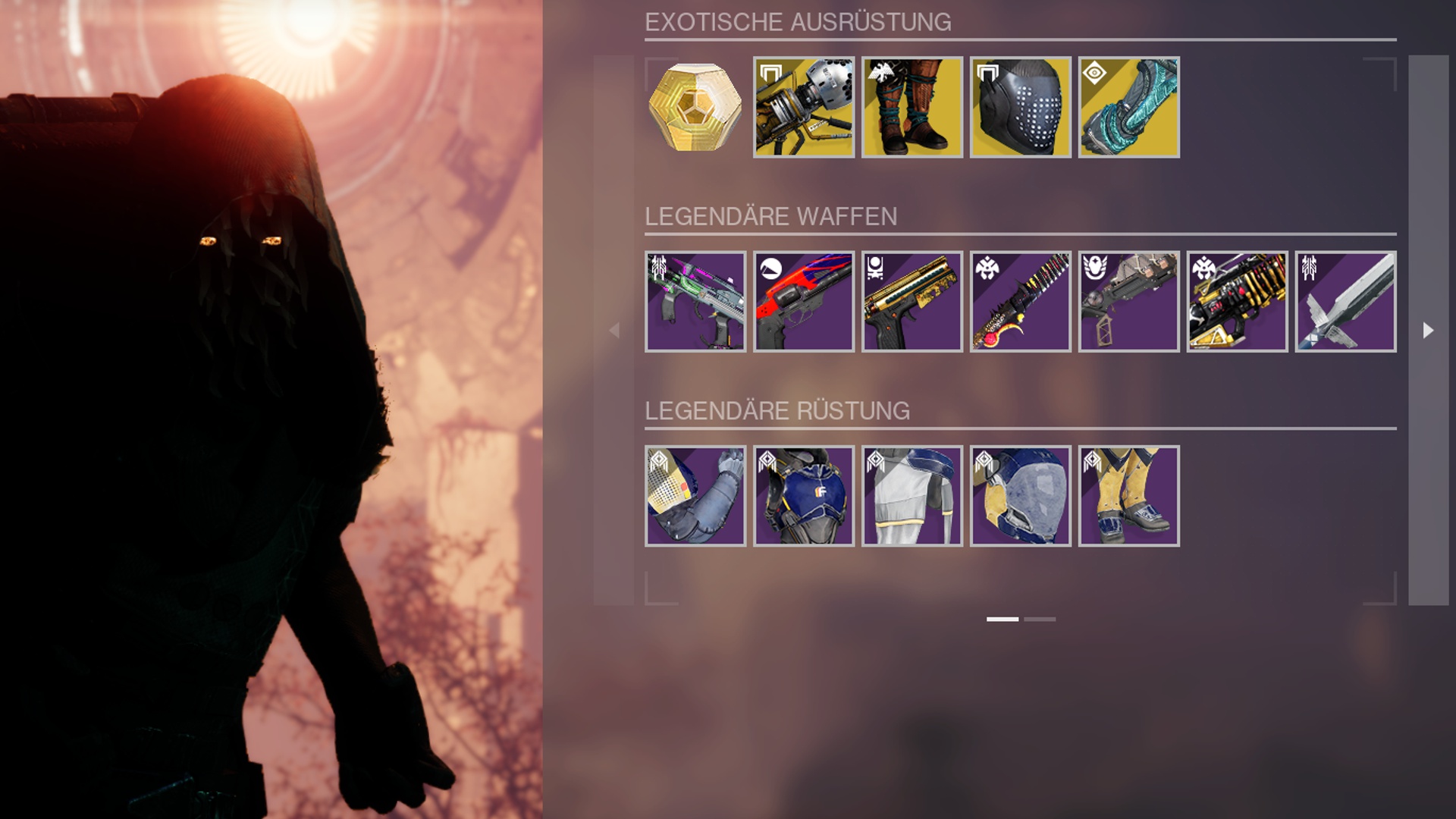Image resolution: width=1456 pixels, height=819 pixels.
Task: Go back with the left page arrow
Action: [614, 330]
